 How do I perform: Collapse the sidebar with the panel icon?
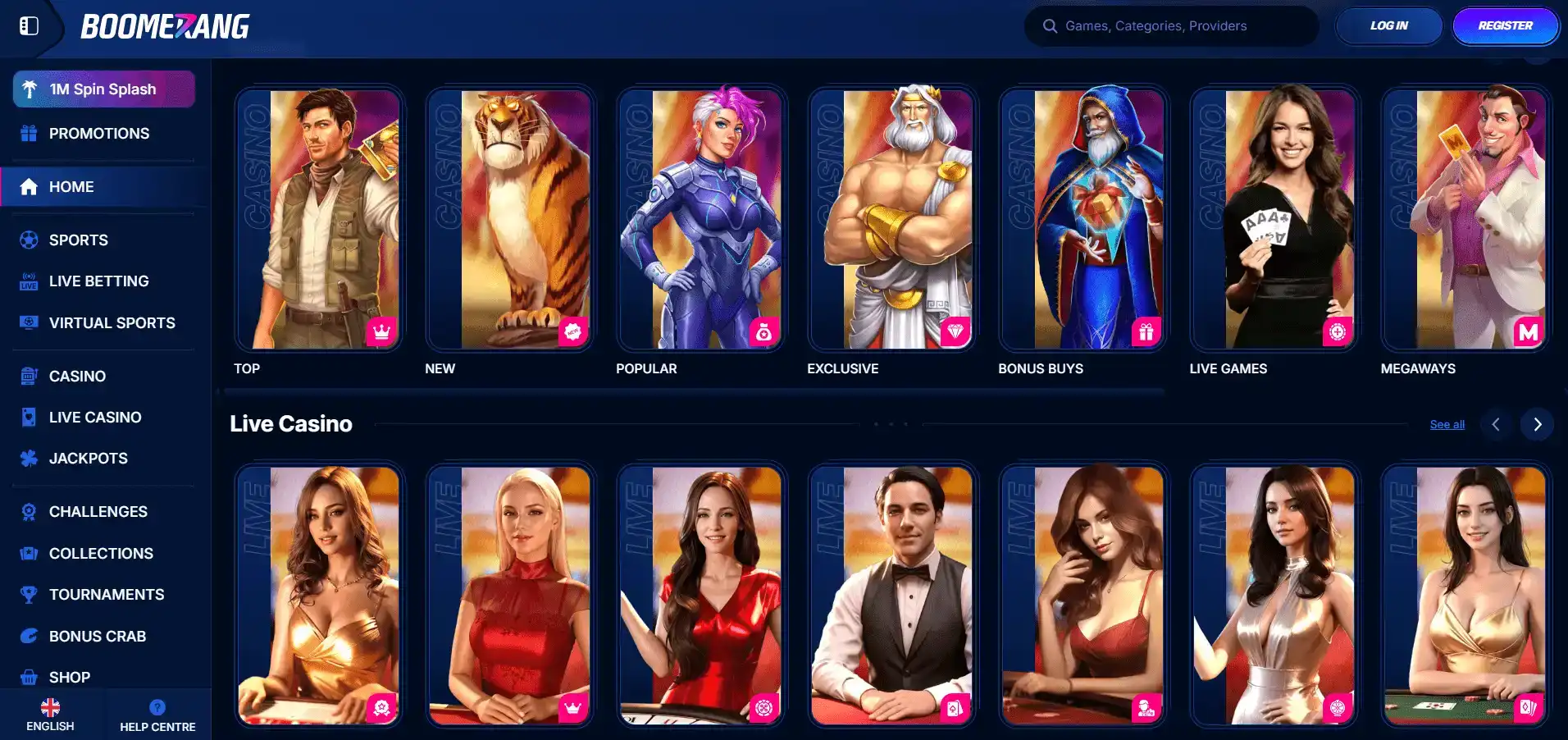(29, 26)
